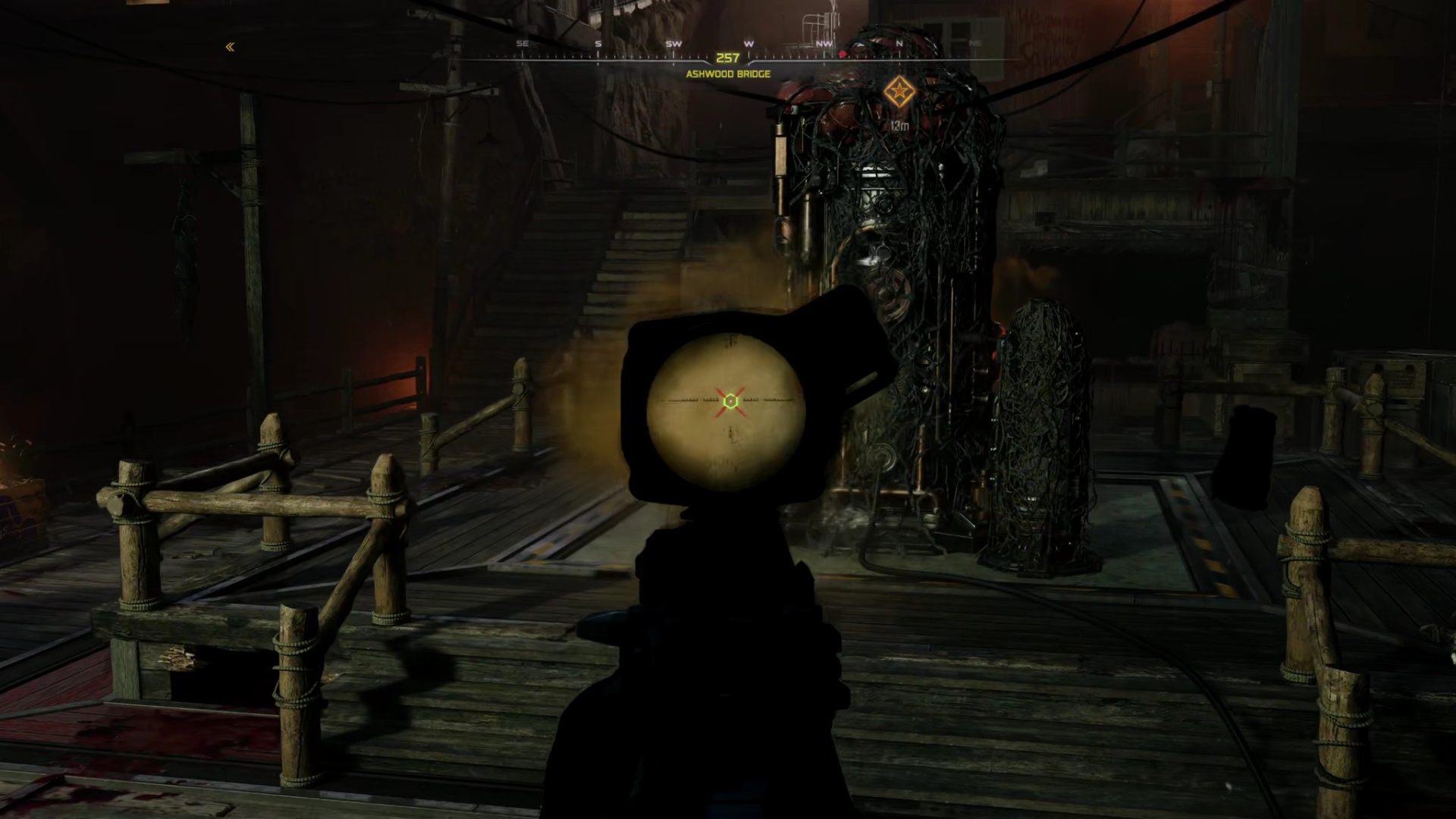Viewport: 1456px width, 819px height.
Task: Click the S marker on the navigation strip
Action: pyautogui.click(x=598, y=43)
